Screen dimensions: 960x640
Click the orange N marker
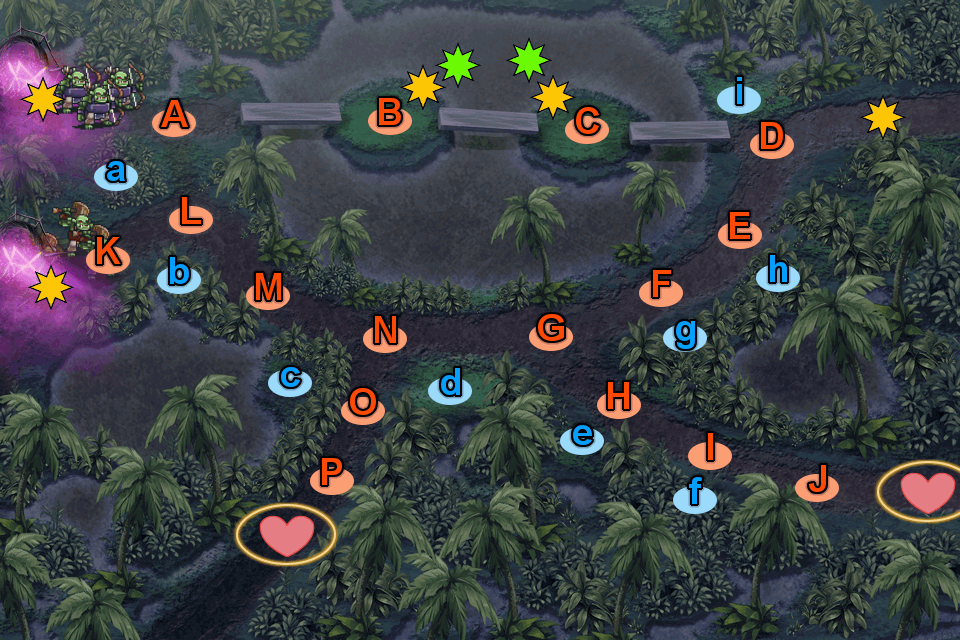pos(385,332)
